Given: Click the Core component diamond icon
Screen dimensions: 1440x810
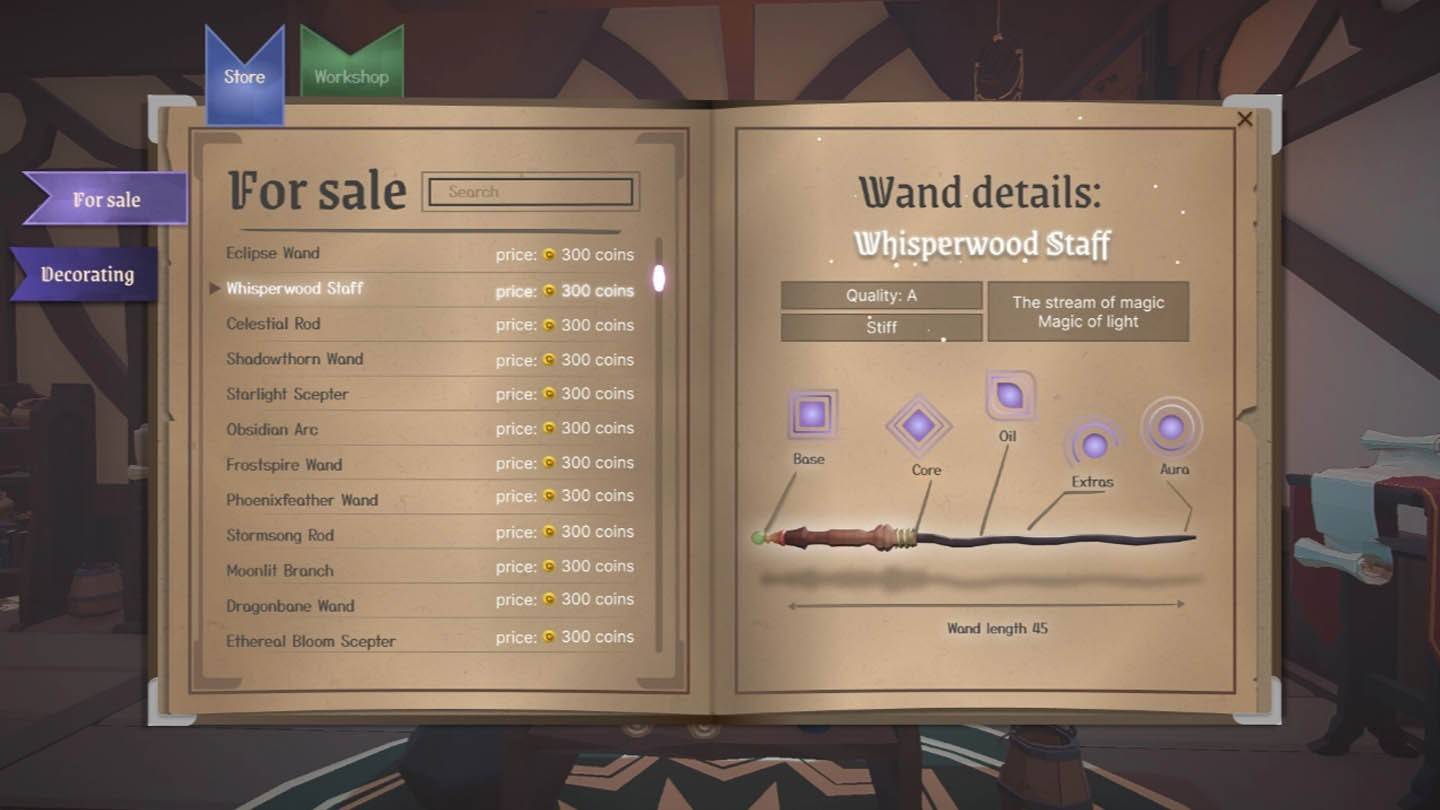Looking at the screenshot, I should point(920,427).
